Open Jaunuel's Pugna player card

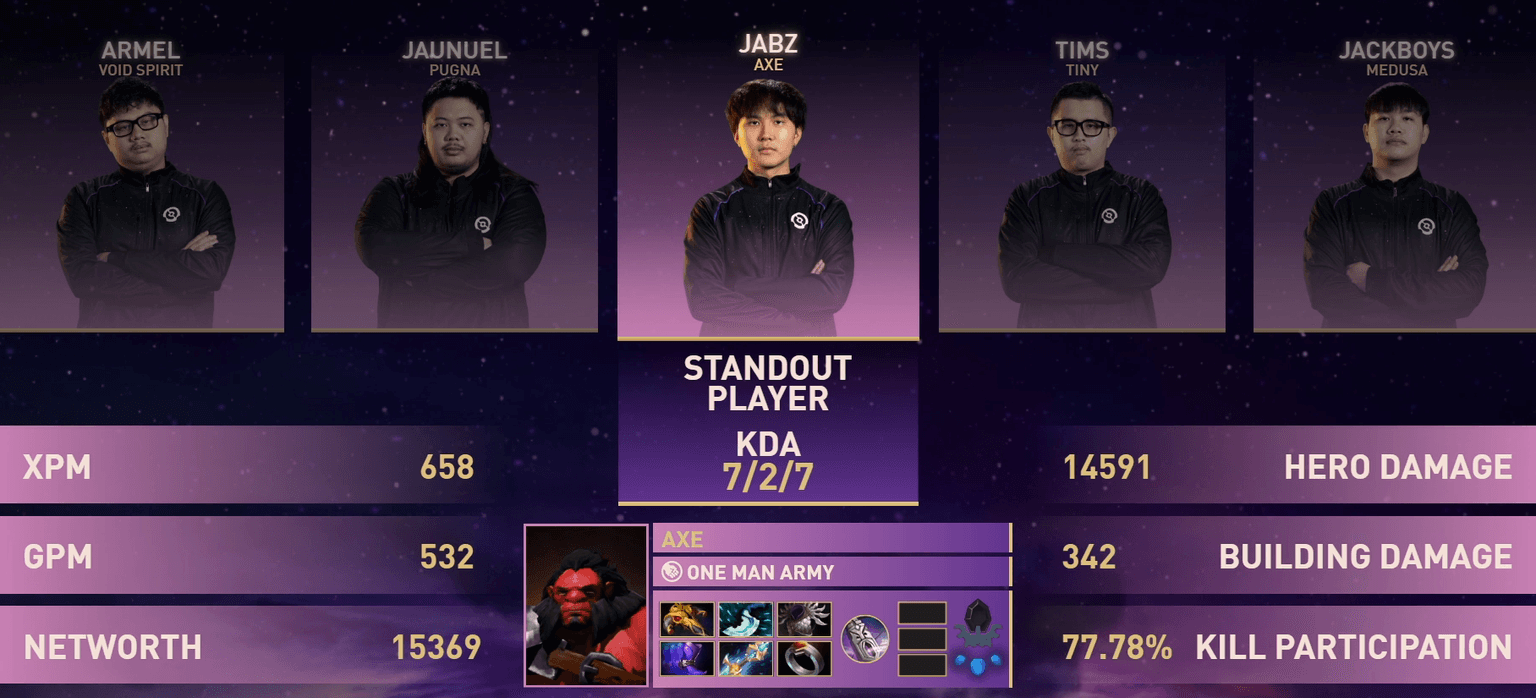pyautogui.click(x=454, y=190)
